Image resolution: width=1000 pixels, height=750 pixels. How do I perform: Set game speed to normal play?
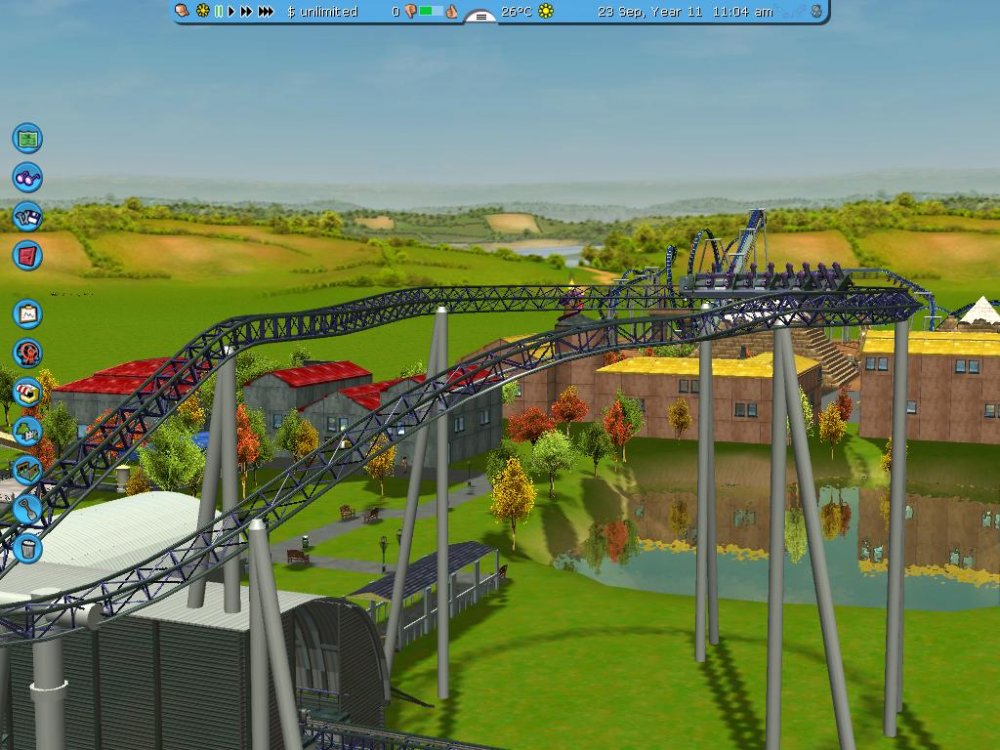tap(232, 11)
